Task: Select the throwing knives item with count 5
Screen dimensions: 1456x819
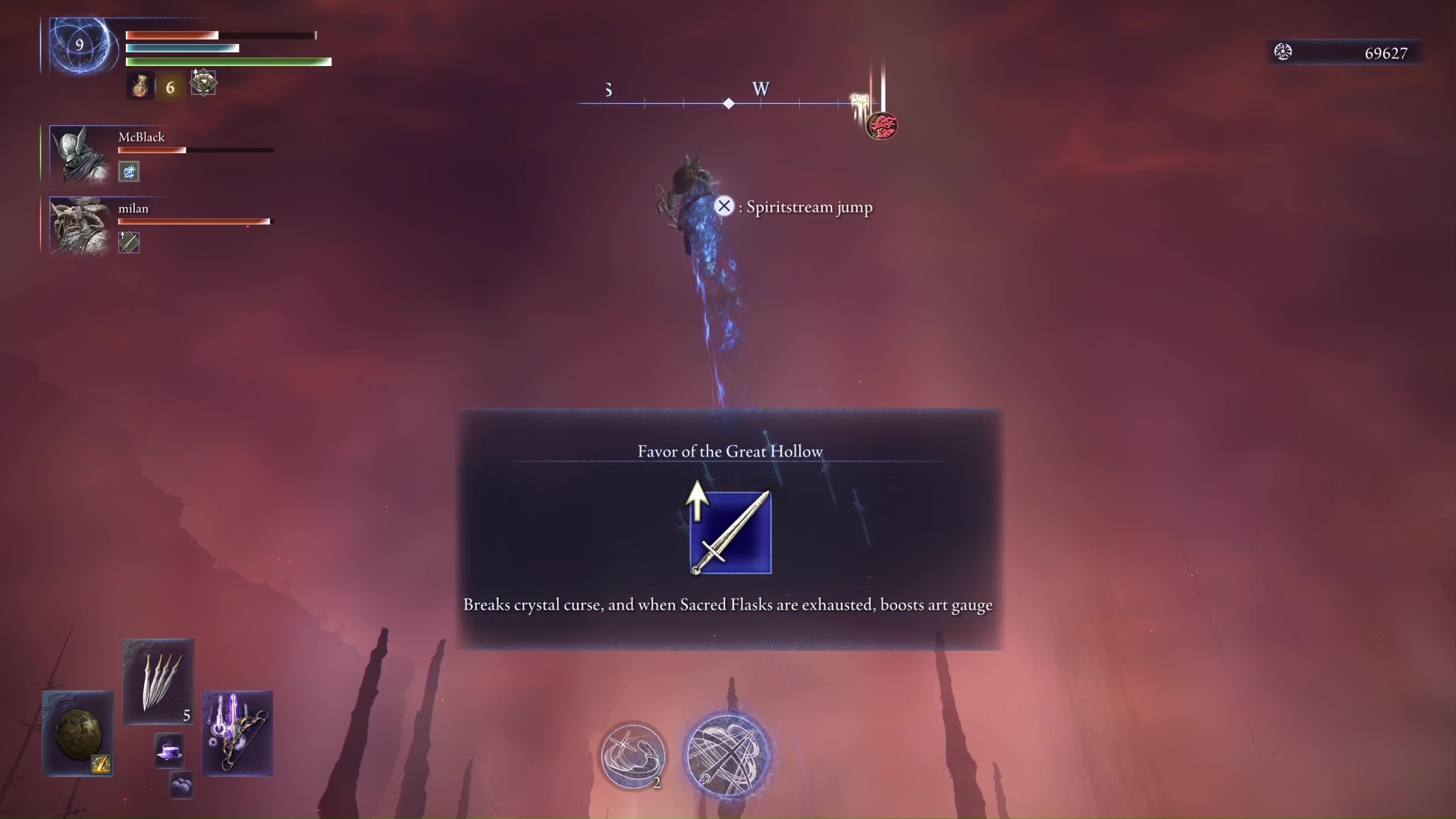Action: pos(158,680)
